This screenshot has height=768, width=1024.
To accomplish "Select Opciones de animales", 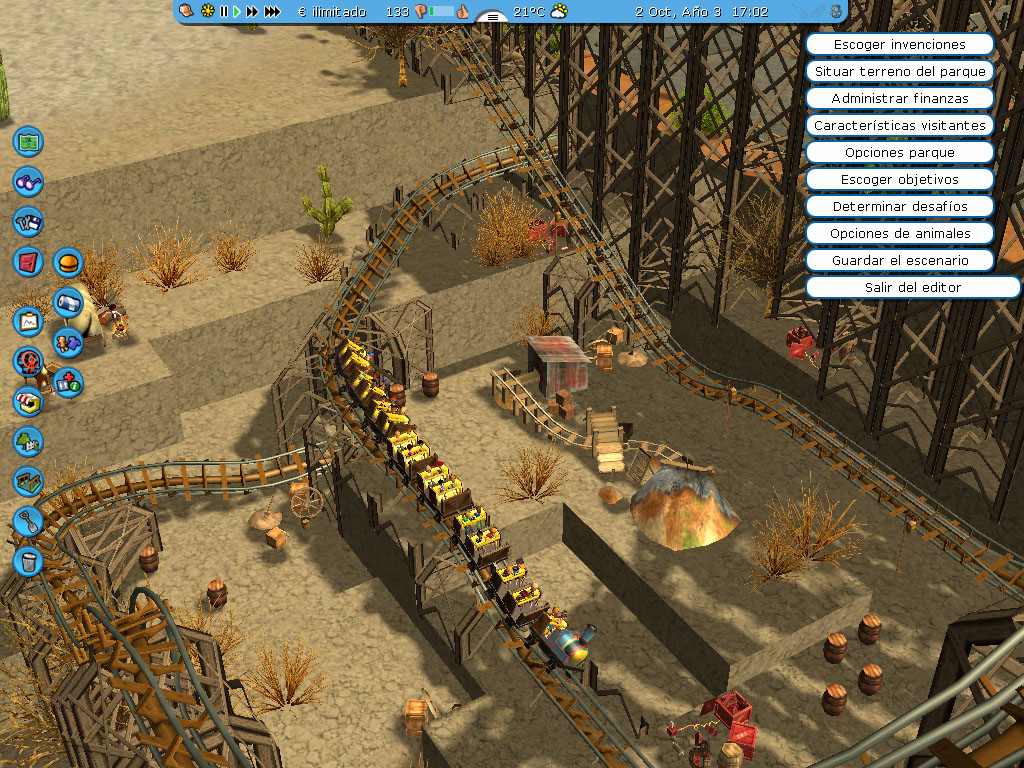I will [x=899, y=233].
